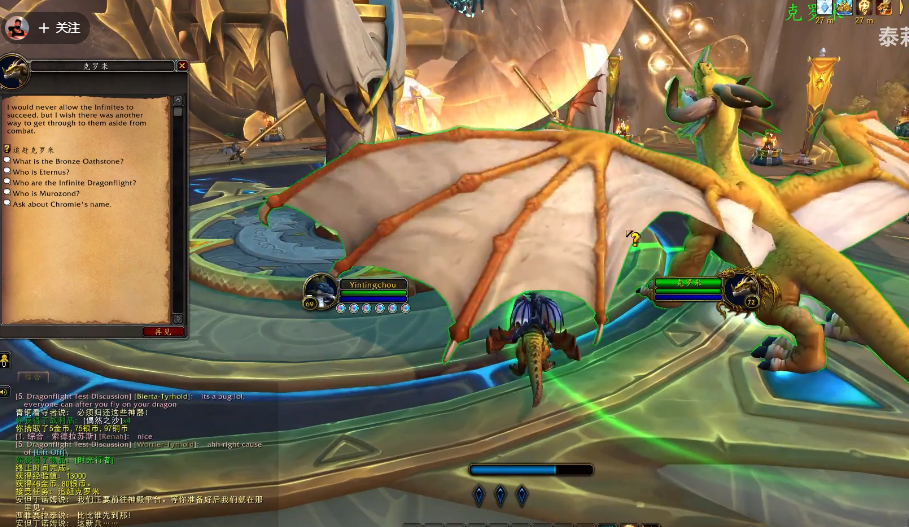
Task: Open the chat speaker voice icon
Action: (x=5, y=392)
